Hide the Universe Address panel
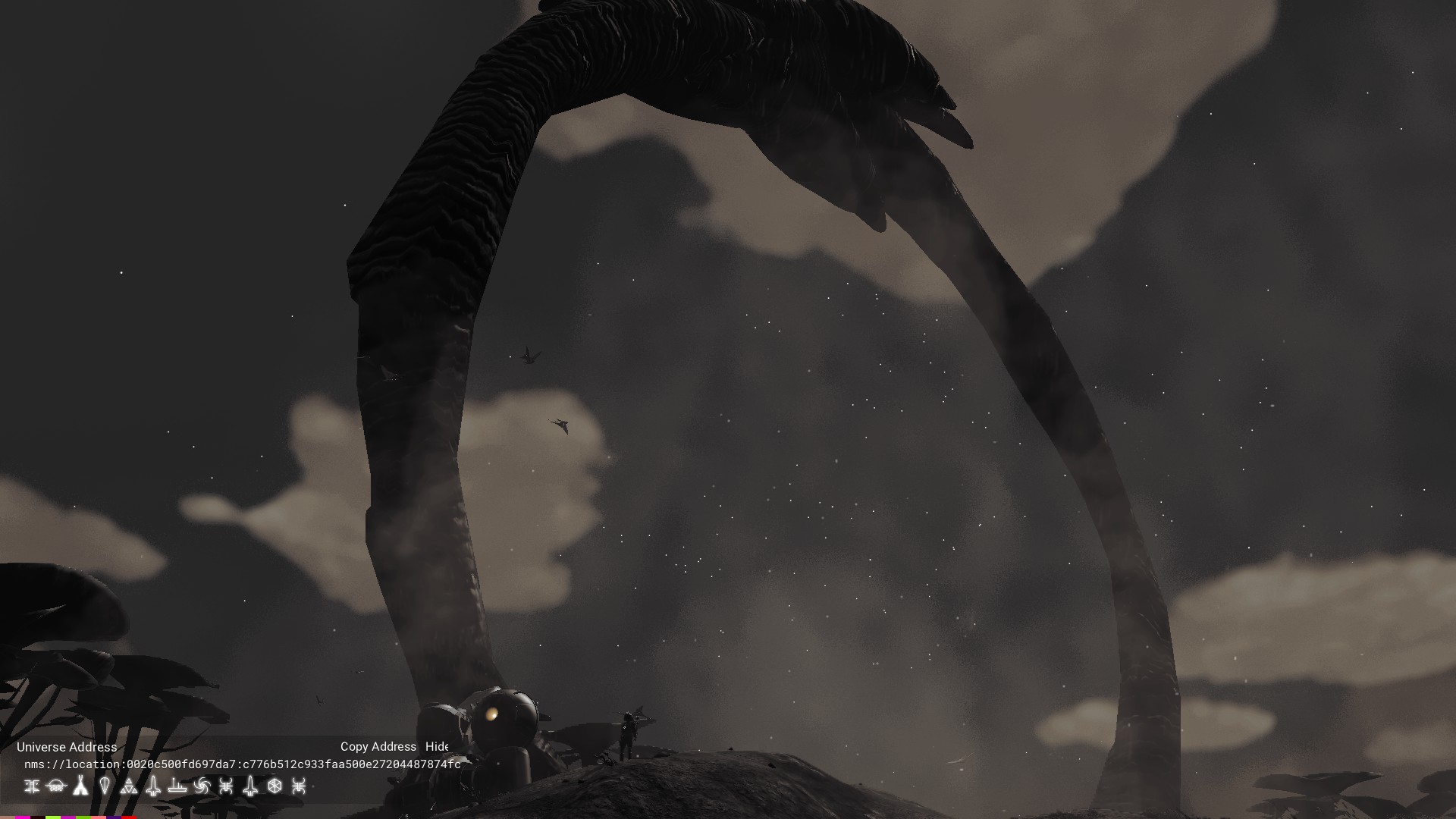The height and width of the screenshot is (819, 1456). [437, 747]
